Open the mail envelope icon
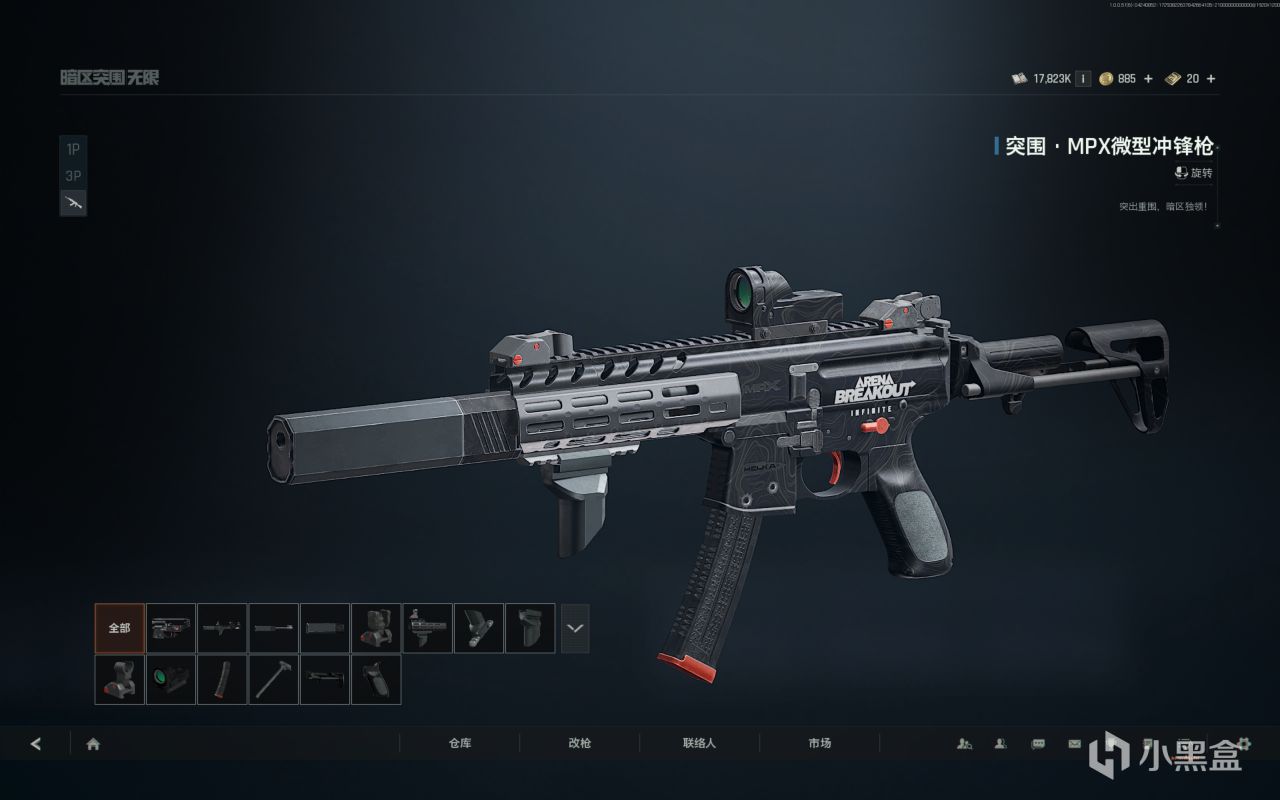1280x800 pixels. (x=1074, y=744)
